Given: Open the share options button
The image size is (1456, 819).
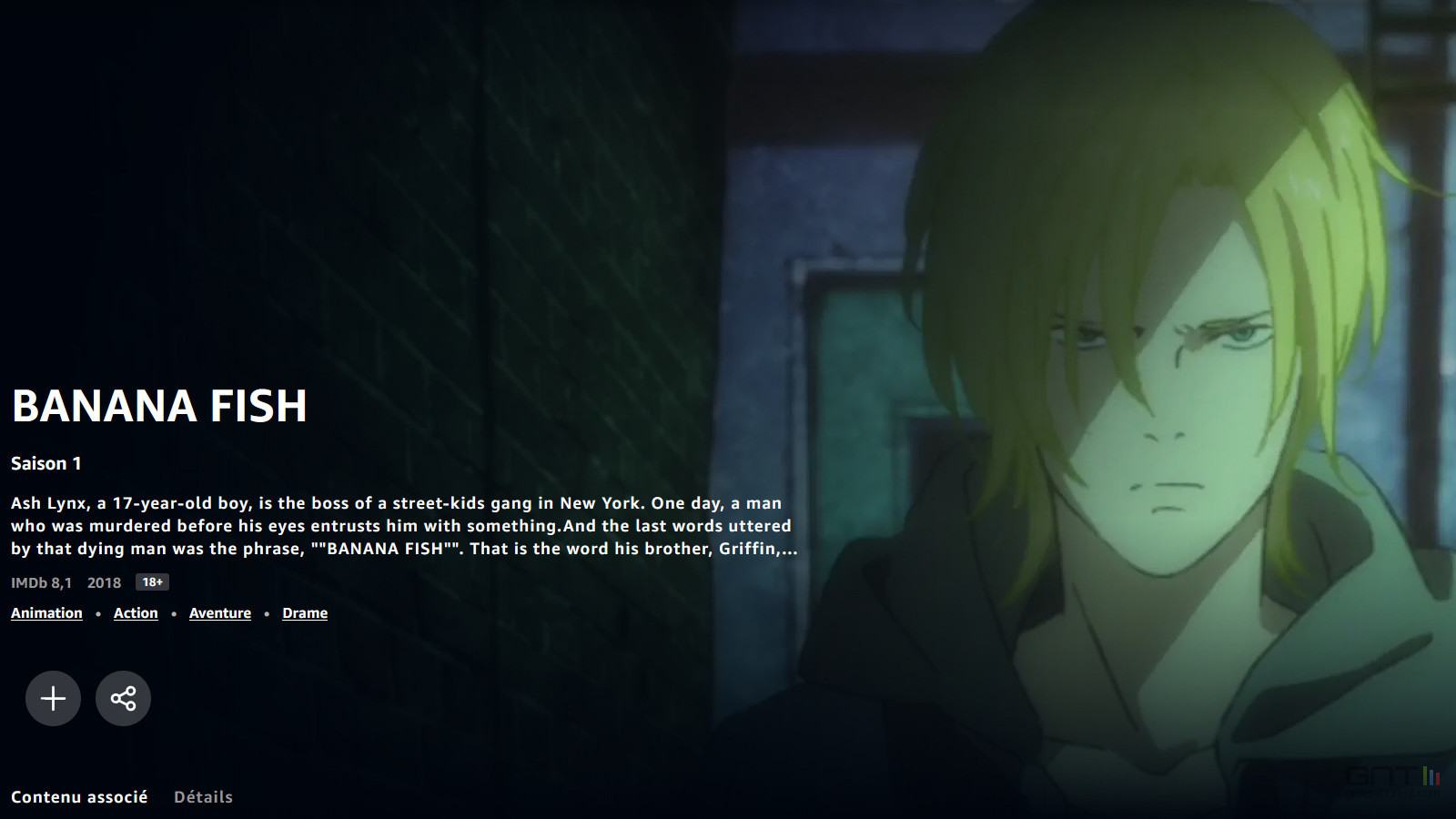Looking at the screenshot, I should point(123,698).
